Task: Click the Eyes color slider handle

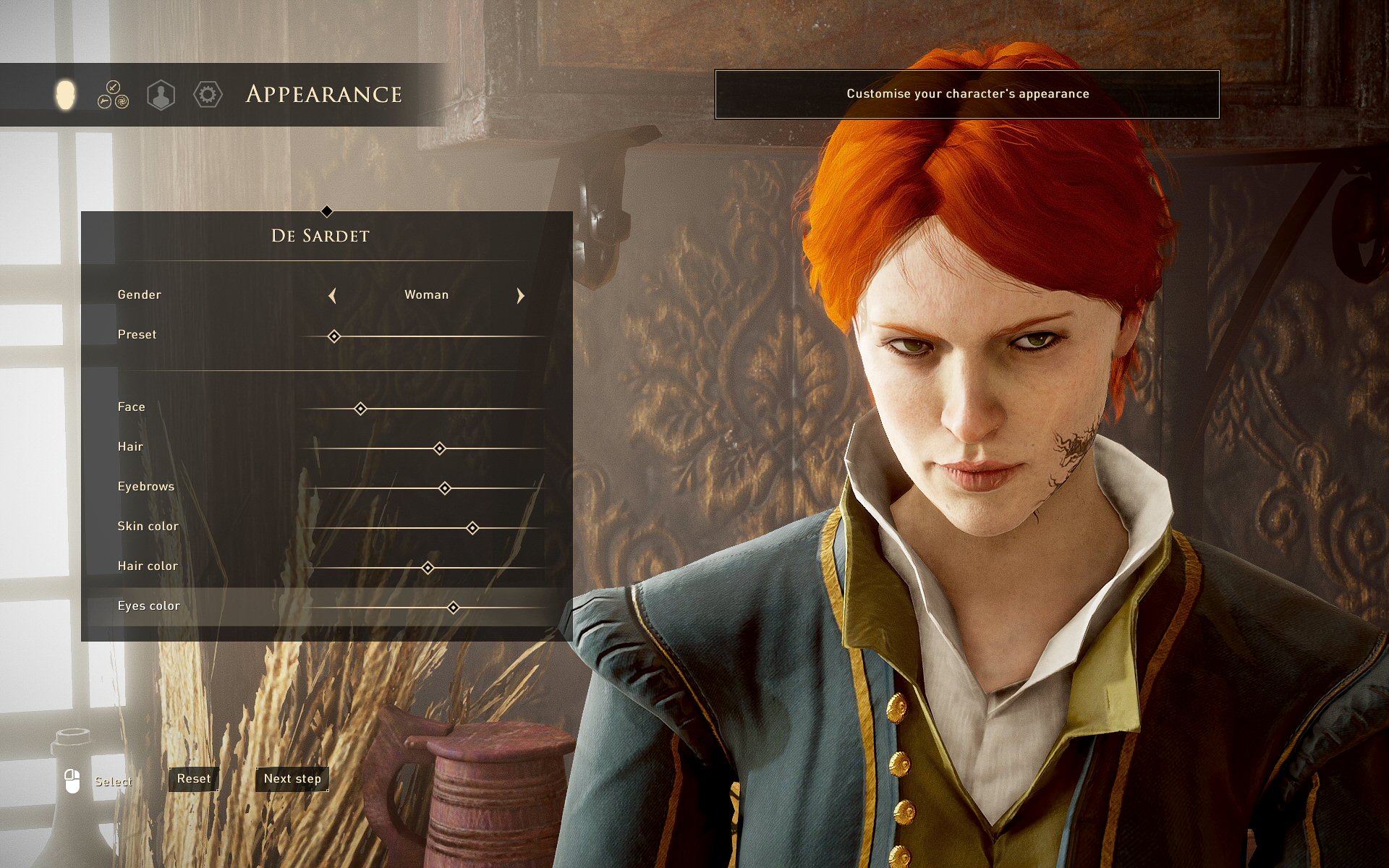Action: coord(453,608)
